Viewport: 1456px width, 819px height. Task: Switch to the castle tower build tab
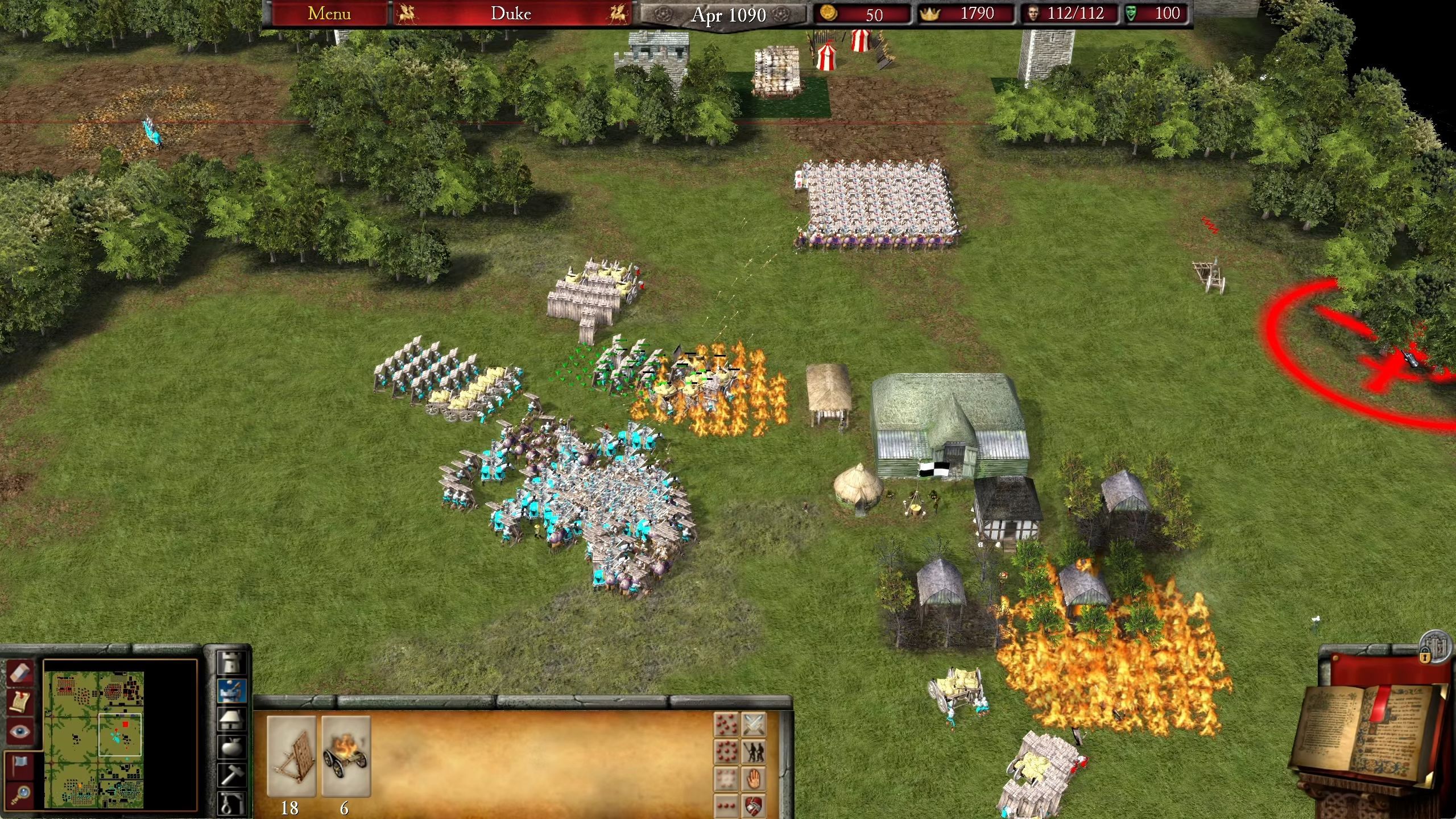pyautogui.click(x=232, y=664)
